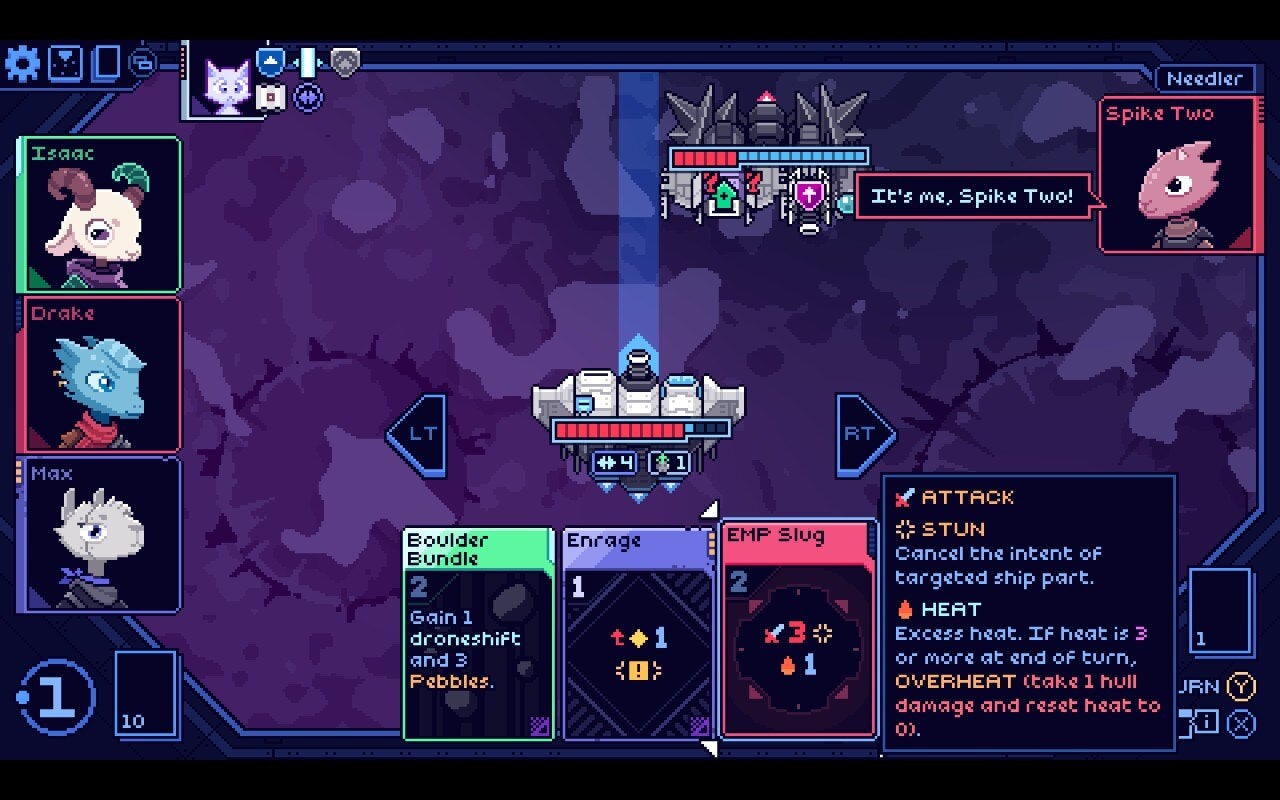The height and width of the screenshot is (800, 1280).
Task: Select the Needler label in the top-right corner
Action: [1206, 78]
